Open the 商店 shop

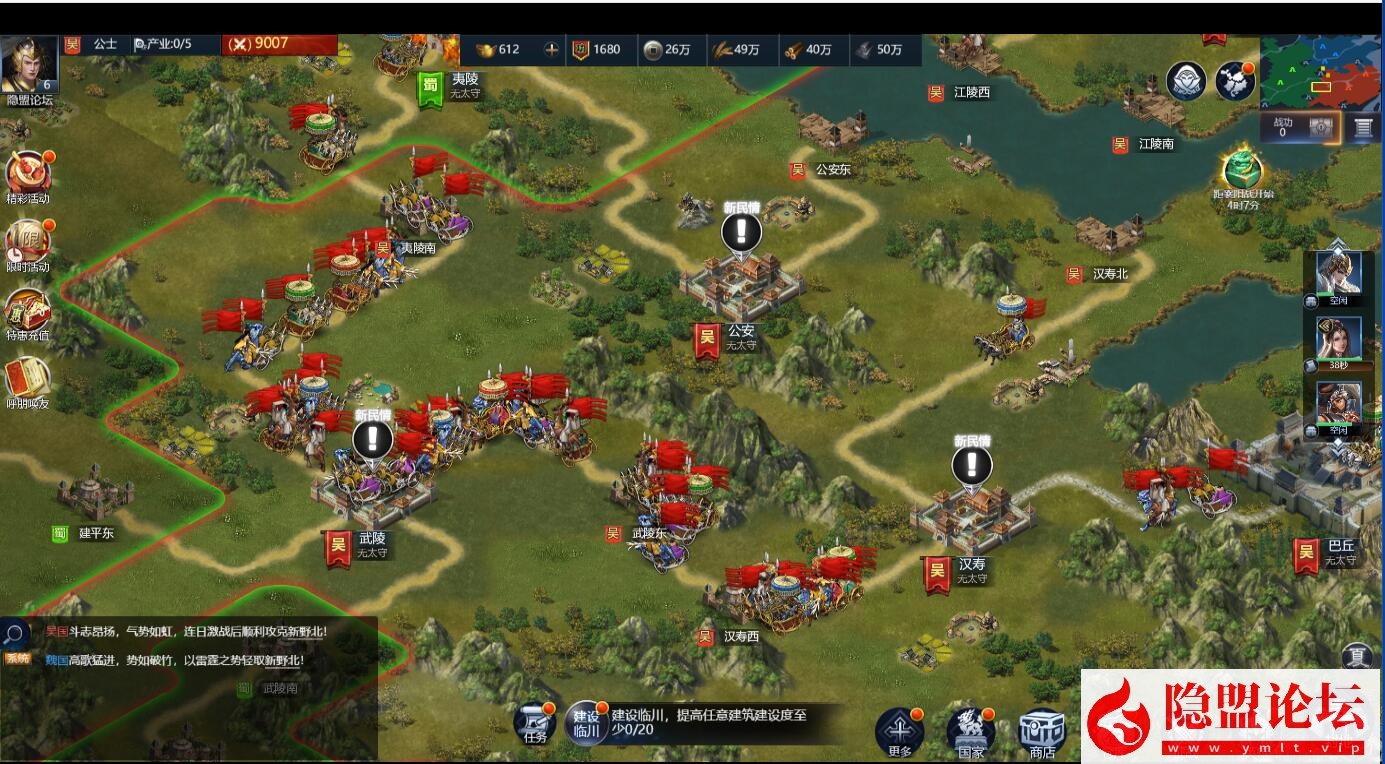click(1039, 730)
